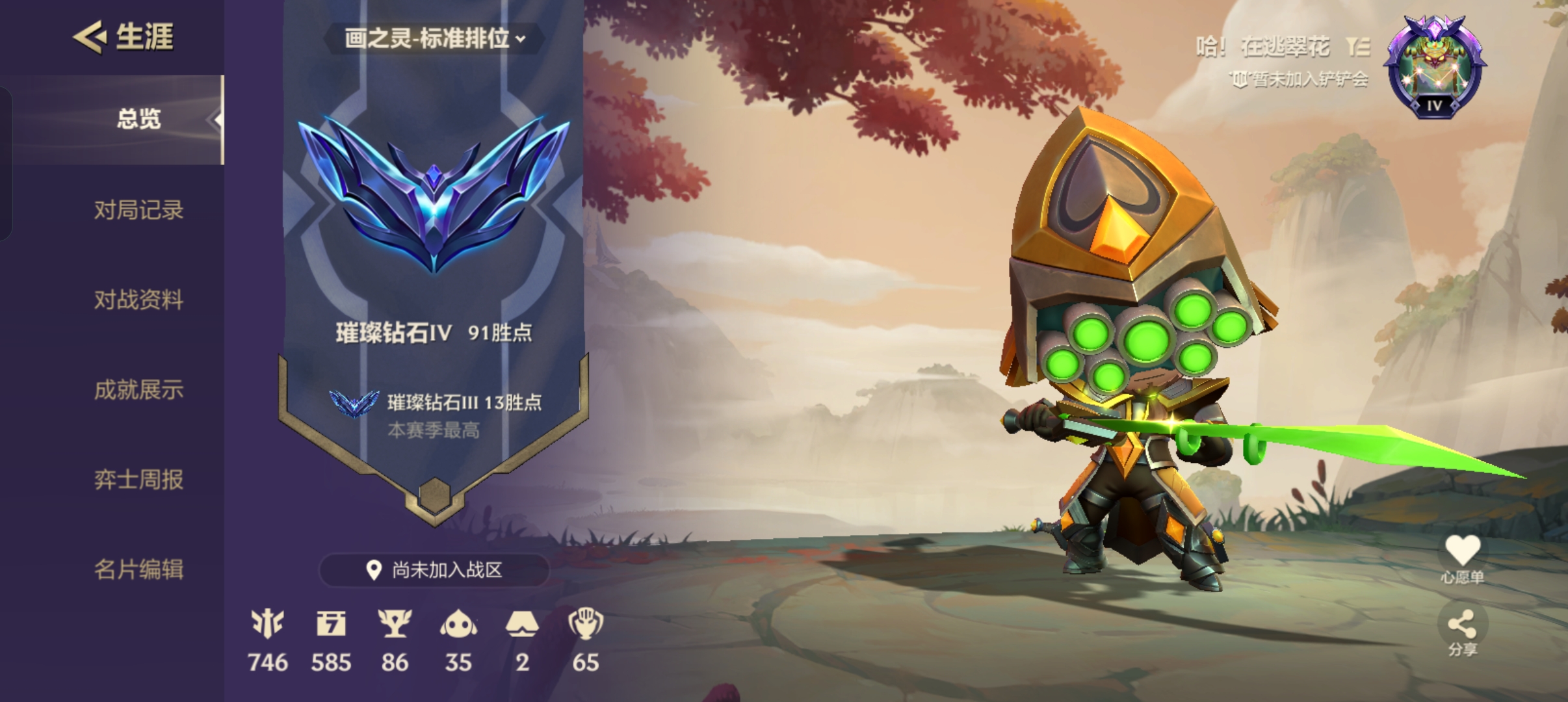Click the 尚未加入战区 region button
Screen dimensions: 1568x702
[x=434, y=570]
